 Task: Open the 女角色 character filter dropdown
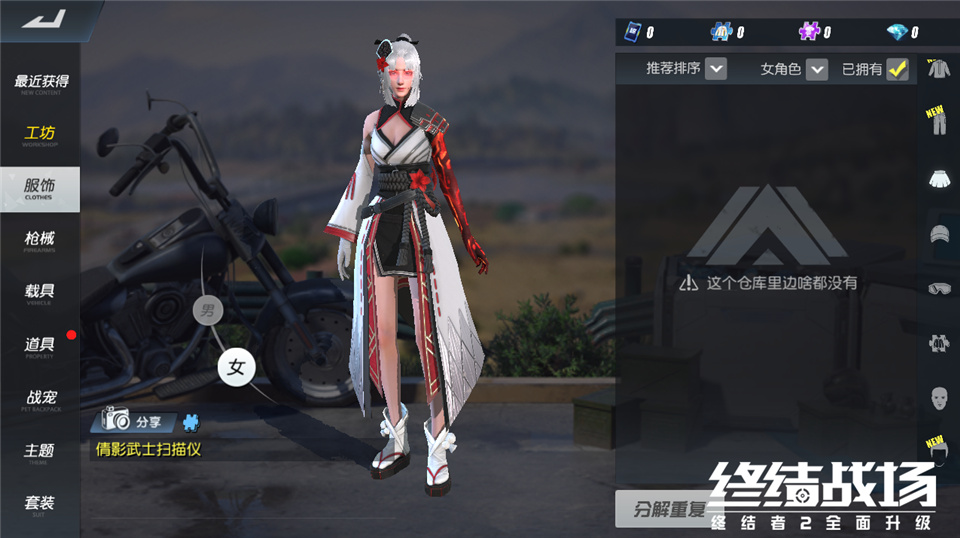point(817,69)
